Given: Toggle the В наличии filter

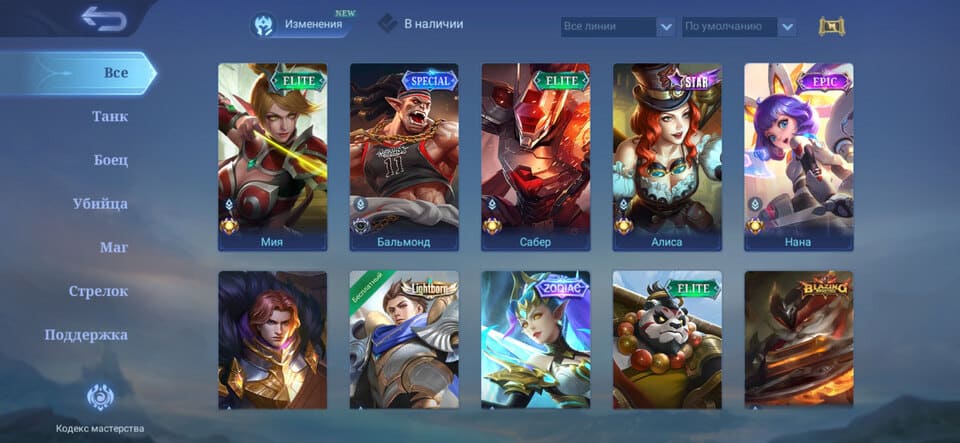Looking at the screenshot, I should coord(421,23).
